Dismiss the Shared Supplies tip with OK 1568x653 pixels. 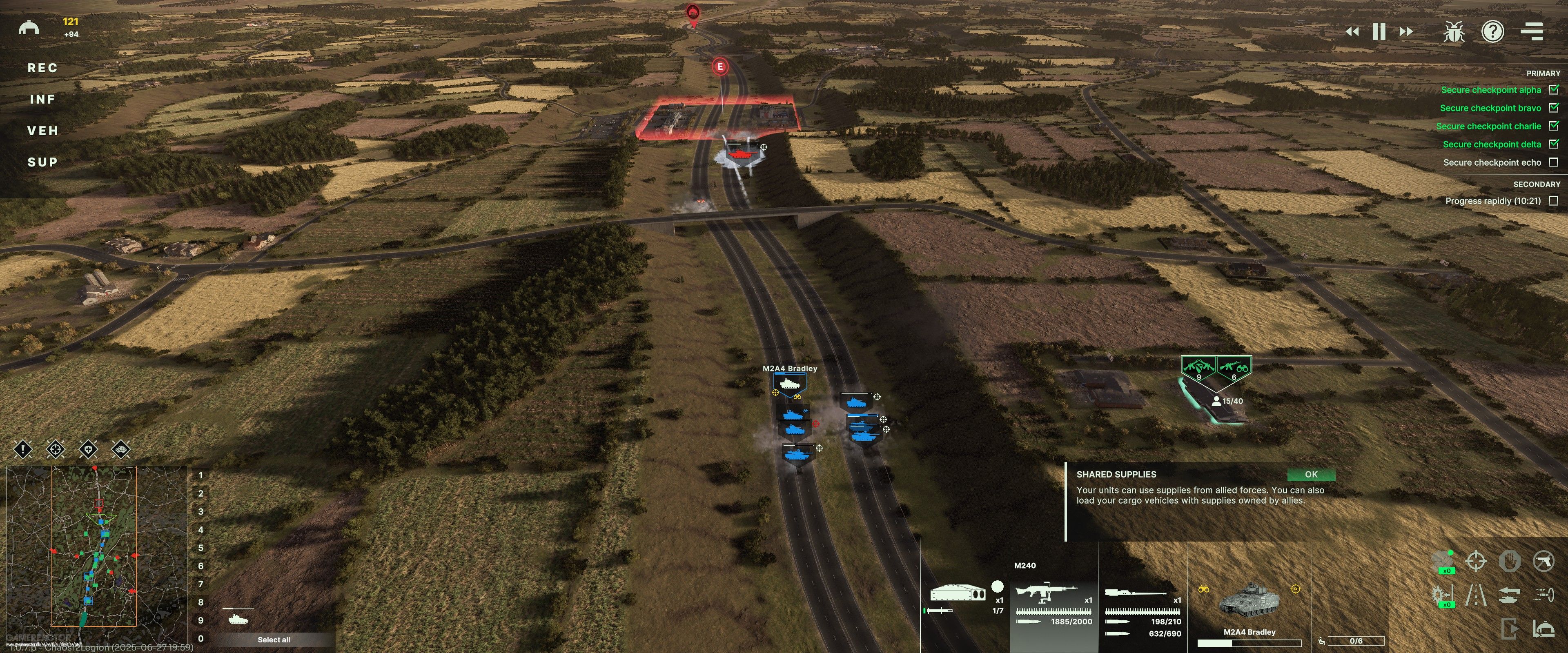coord(1310,475)
